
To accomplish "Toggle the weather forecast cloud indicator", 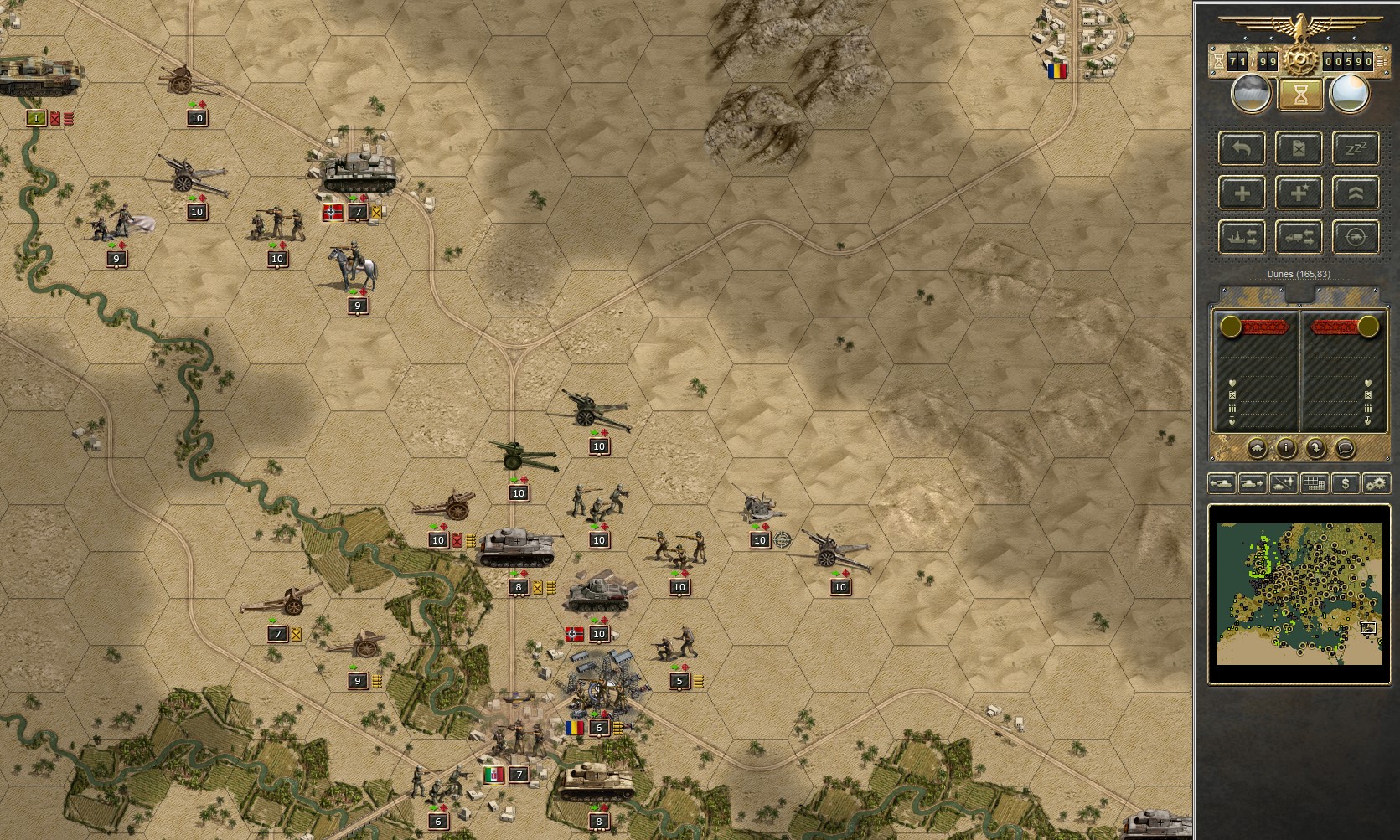I will pos(1250,95).
